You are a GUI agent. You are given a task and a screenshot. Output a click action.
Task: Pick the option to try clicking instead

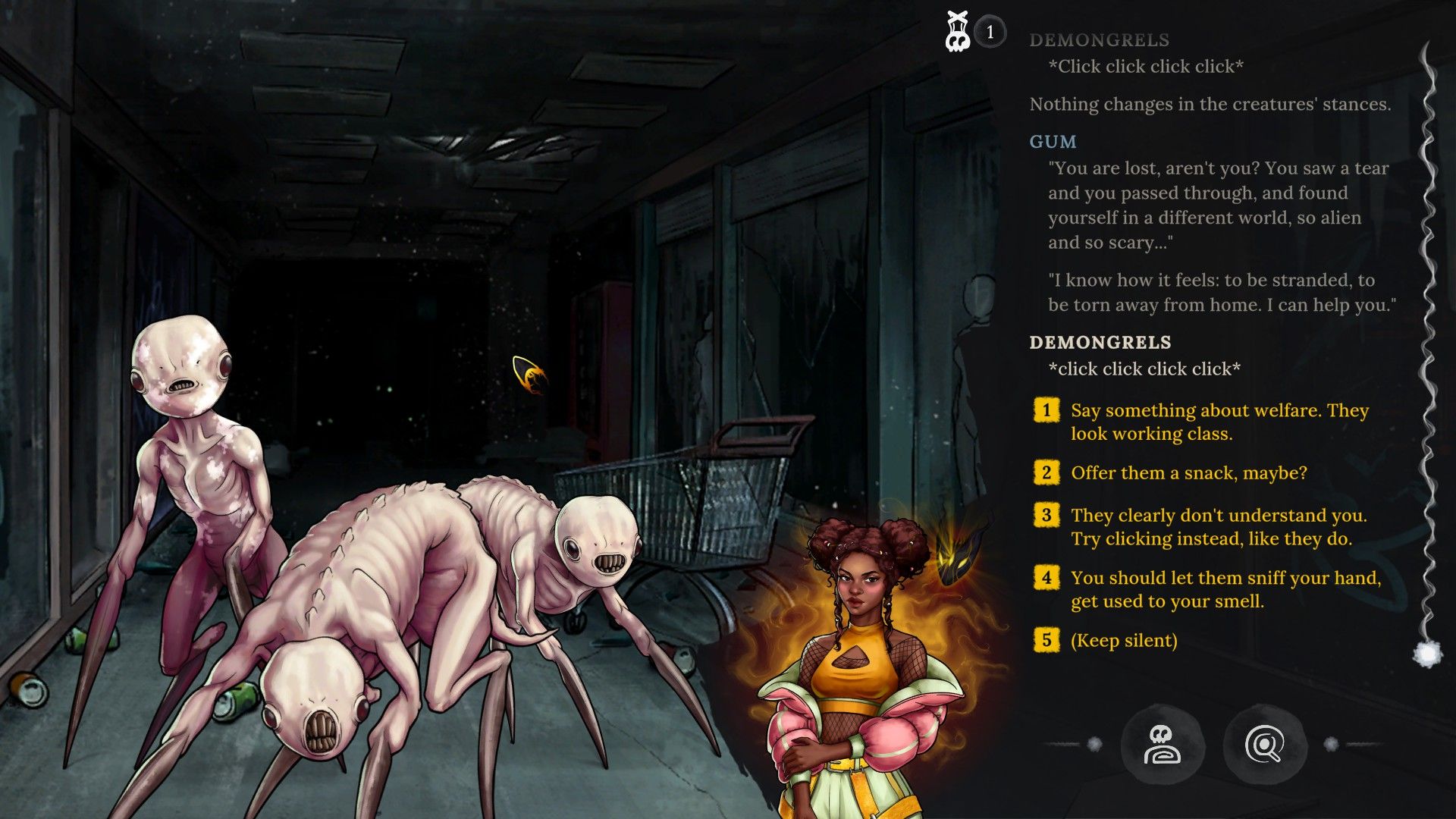[1218, 527]
